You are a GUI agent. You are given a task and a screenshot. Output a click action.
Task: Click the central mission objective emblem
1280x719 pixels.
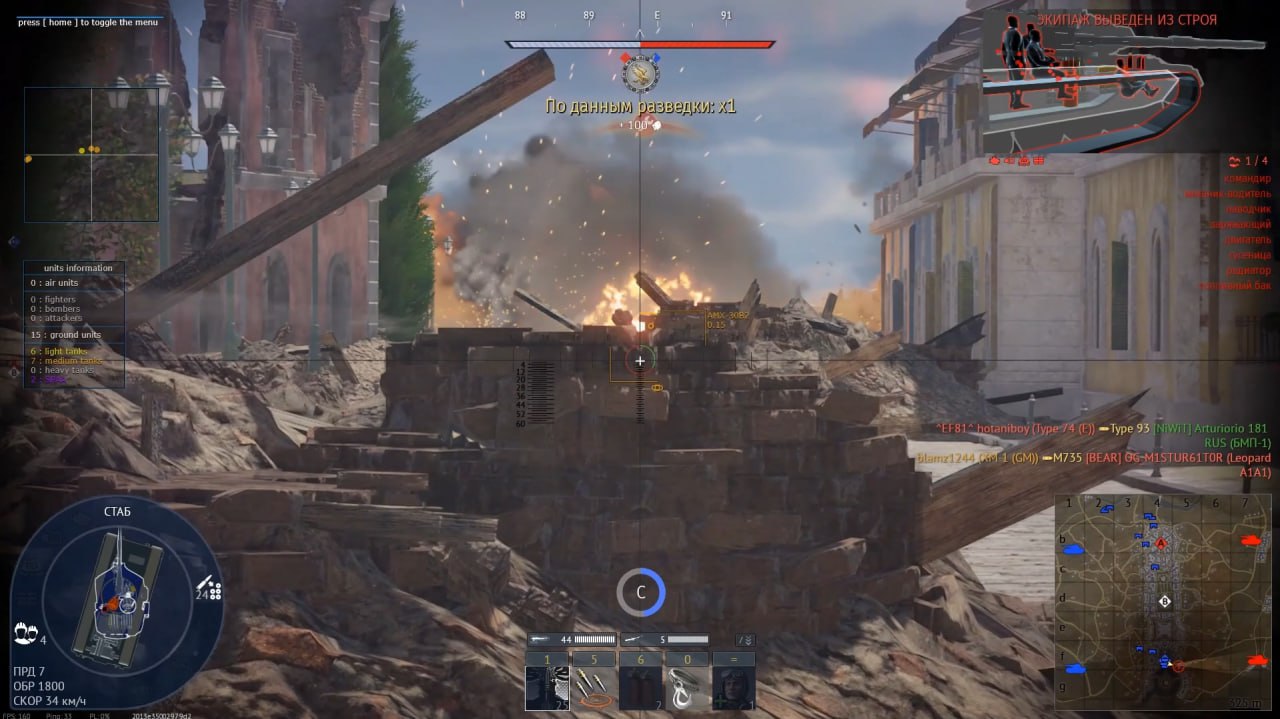[639, 74]
